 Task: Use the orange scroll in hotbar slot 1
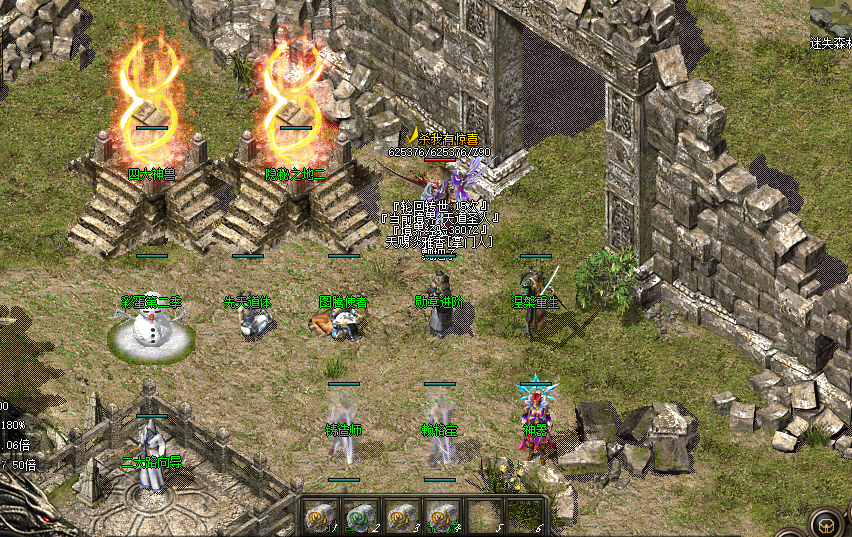pos(319,514)
